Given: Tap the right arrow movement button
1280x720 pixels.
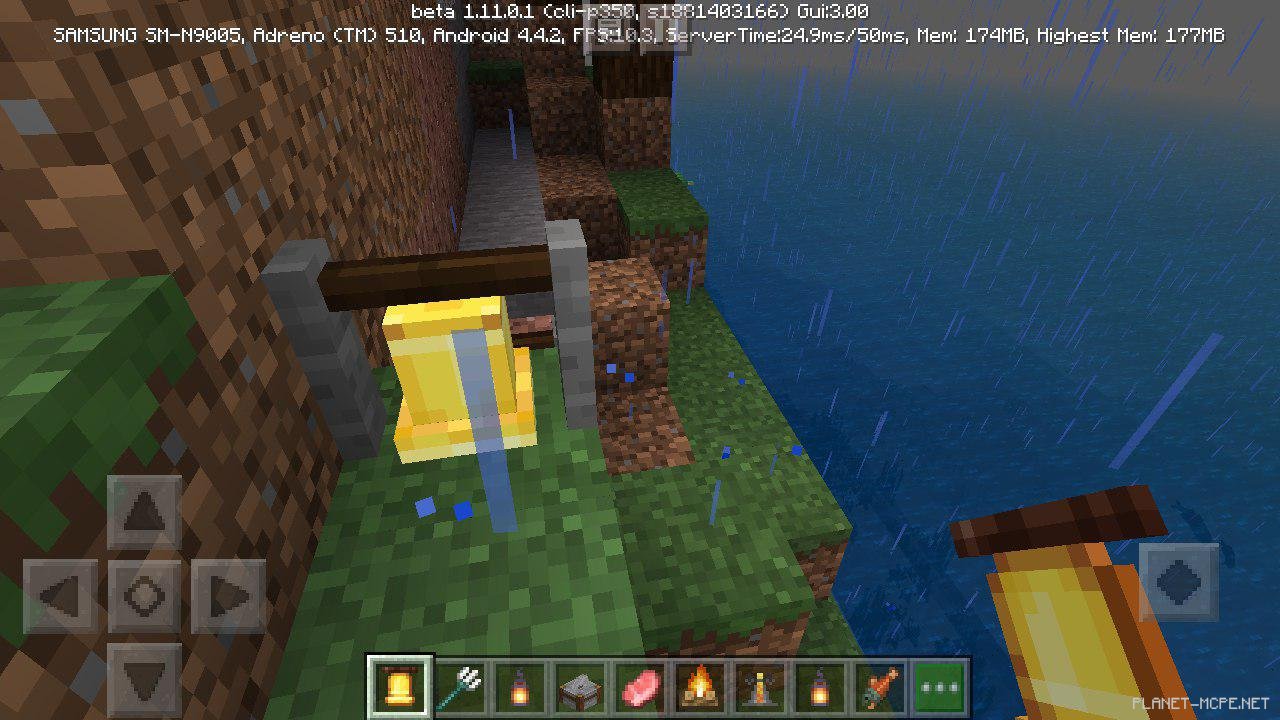Looking at the screenshot, I should point(228,596).
